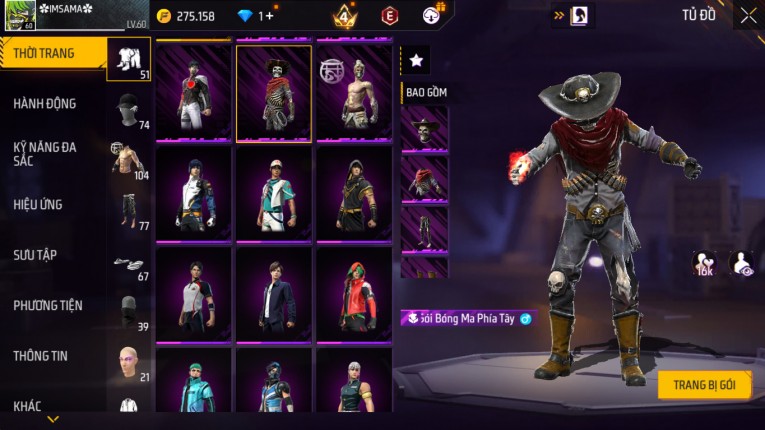Click the red E badge icon

(x=389, y=16)
